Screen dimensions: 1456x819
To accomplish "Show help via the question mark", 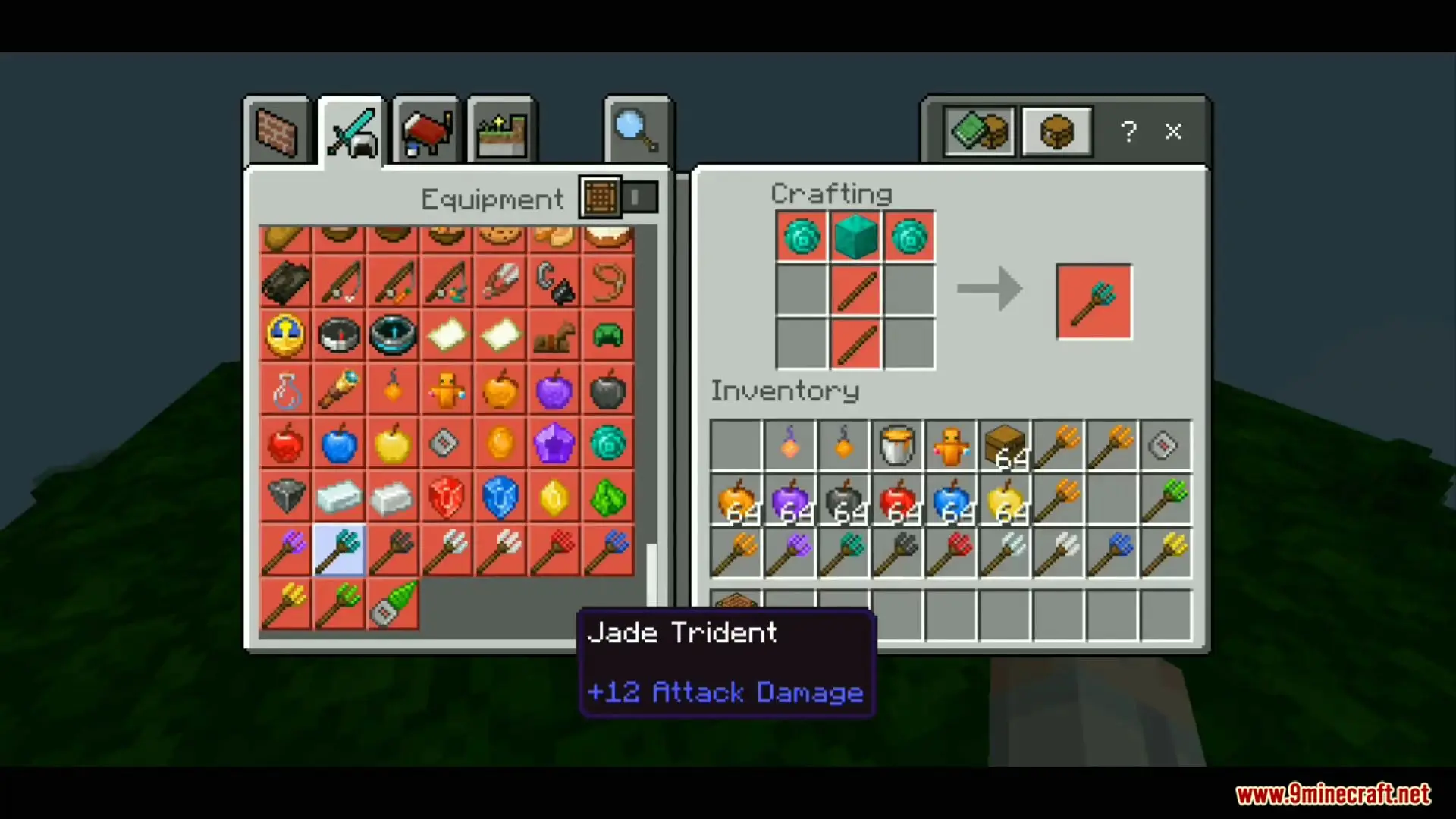I will (x=1128, y=131).
